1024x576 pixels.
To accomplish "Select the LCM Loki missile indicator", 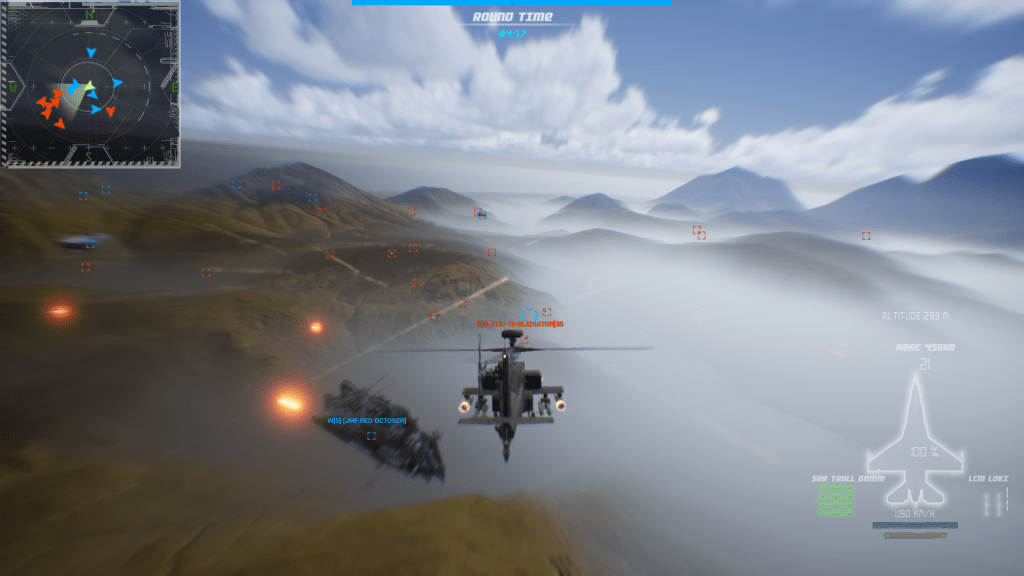I will tap(992, 503).
